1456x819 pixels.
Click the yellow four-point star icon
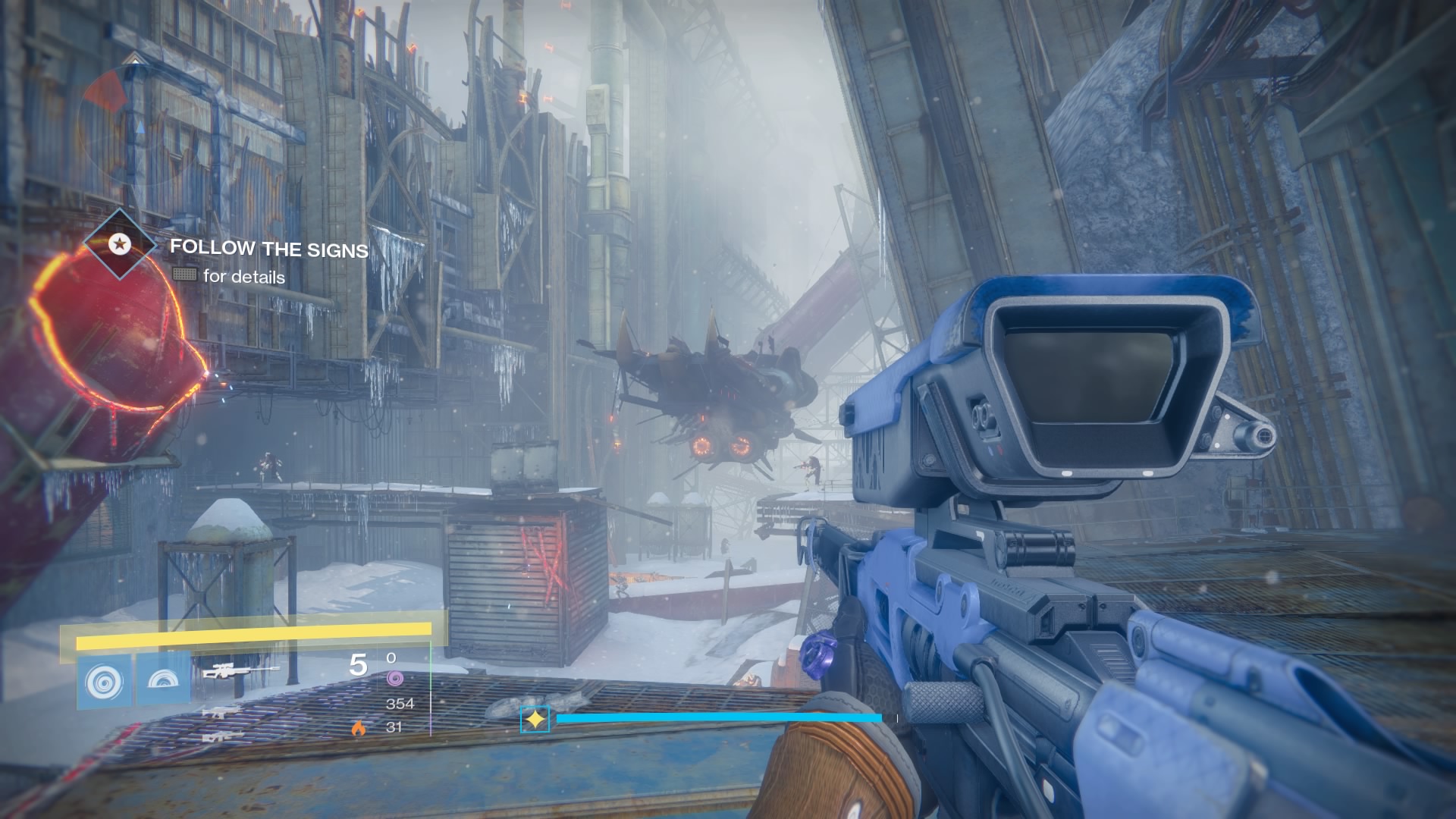[535, 719]
